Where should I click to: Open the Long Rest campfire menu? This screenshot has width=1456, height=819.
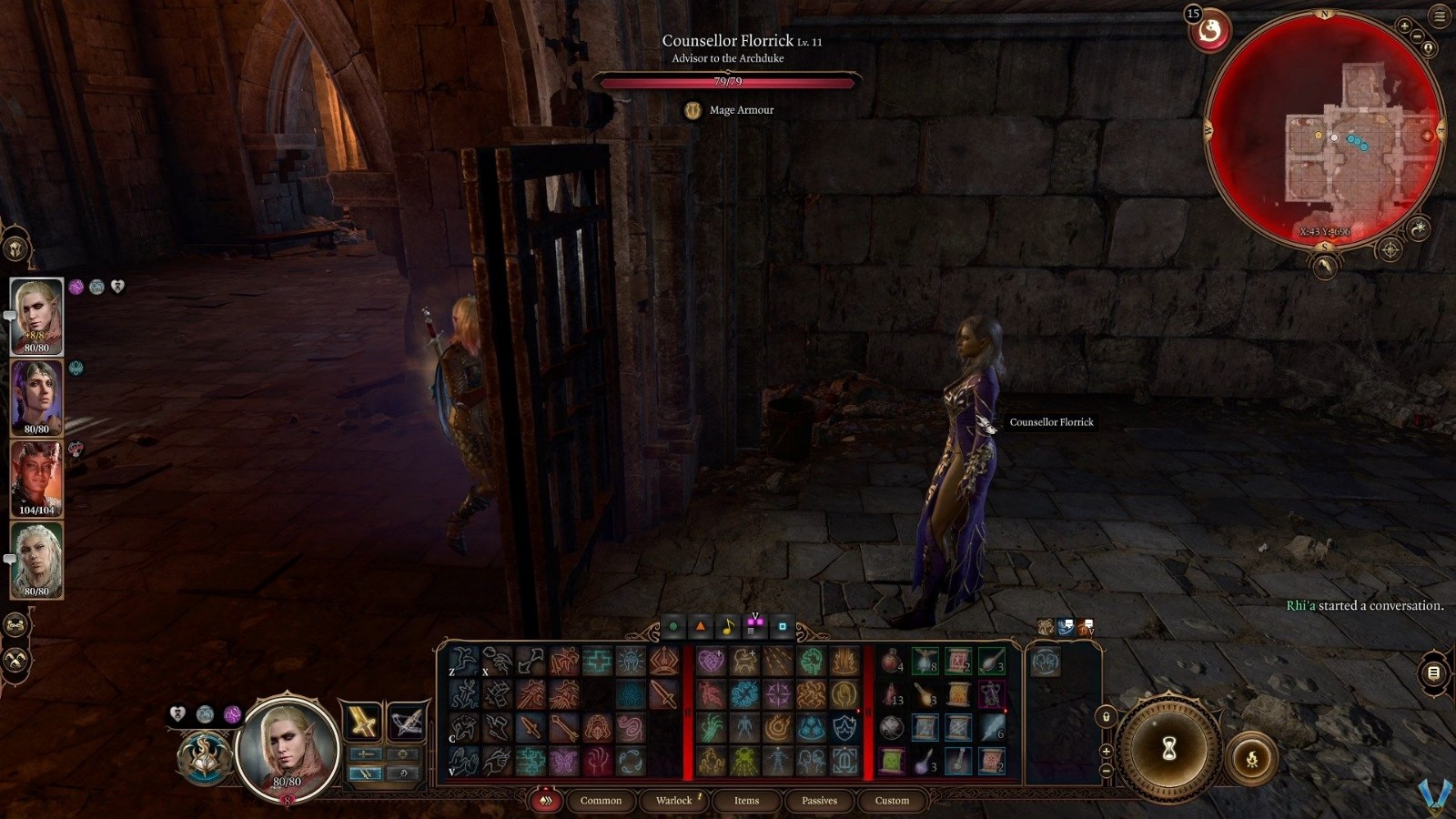1254,759
